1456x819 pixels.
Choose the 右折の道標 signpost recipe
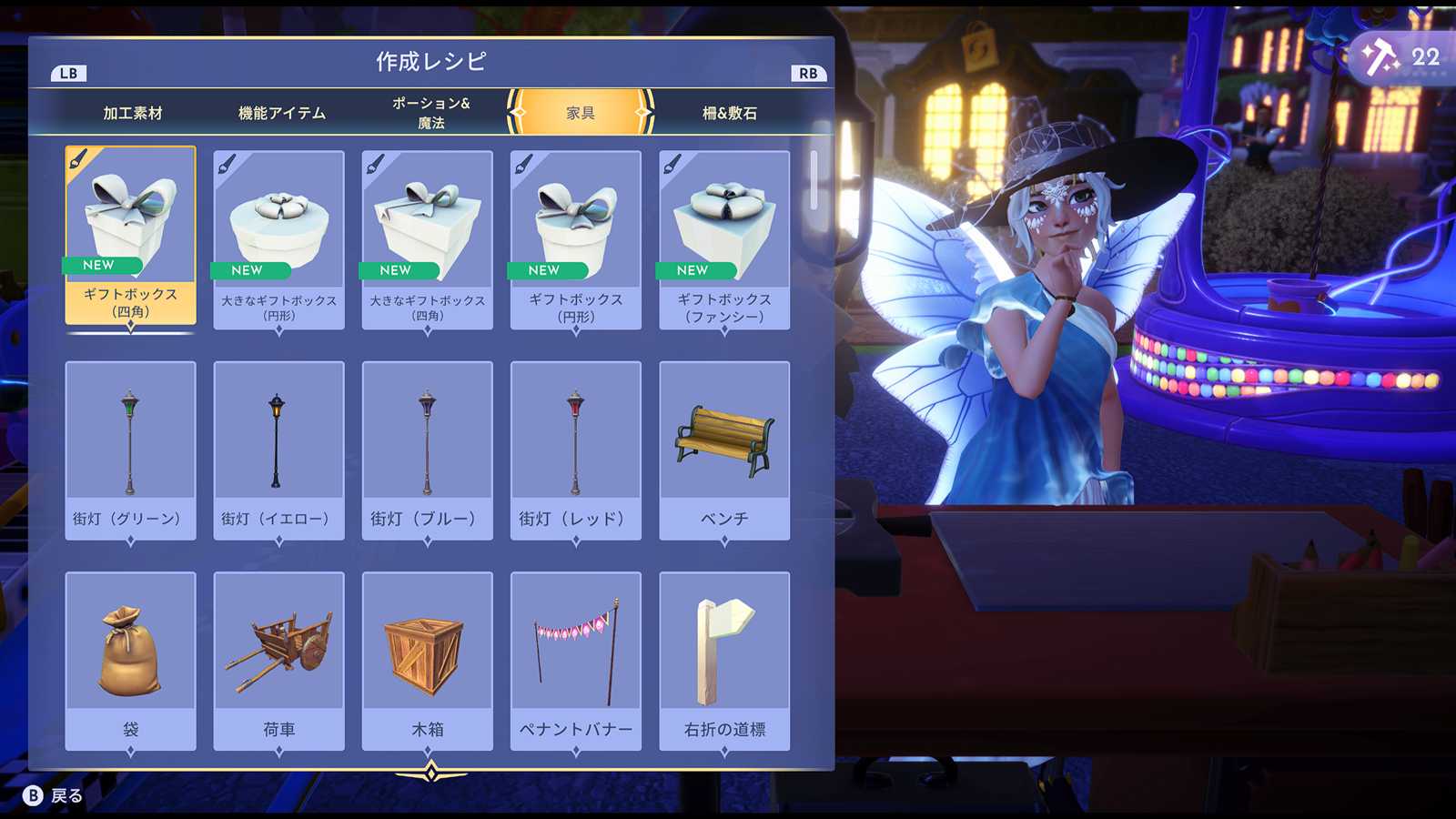tap(724, 660)
